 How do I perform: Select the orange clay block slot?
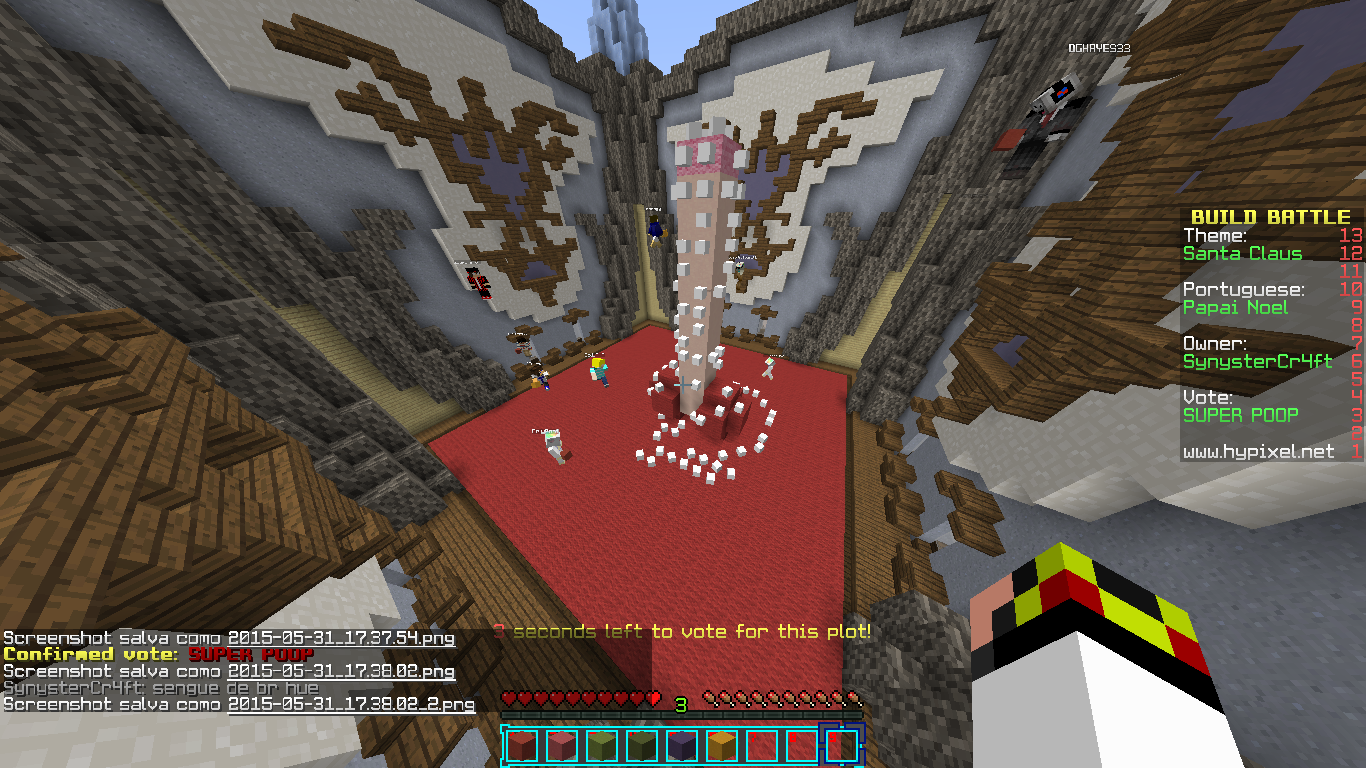tap(721, 745)
